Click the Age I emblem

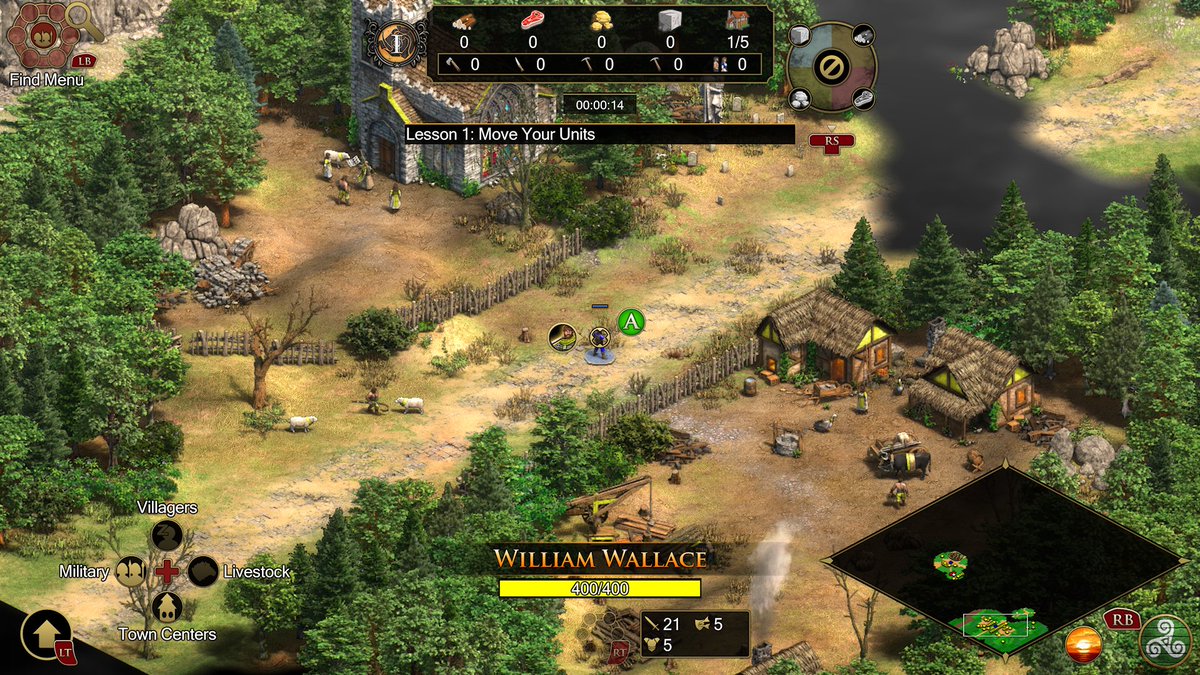pos(396,43)
